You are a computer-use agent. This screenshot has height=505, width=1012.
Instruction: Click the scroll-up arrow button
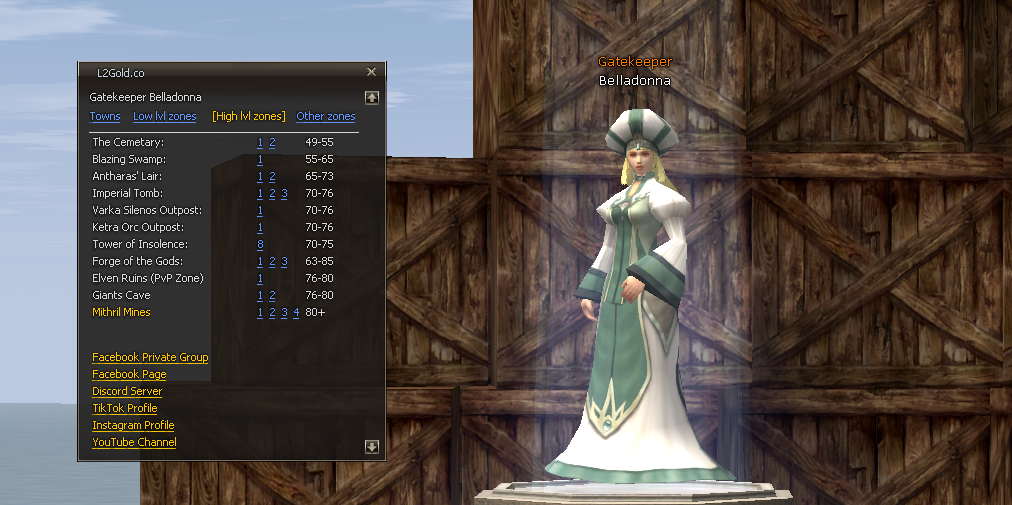coord(372,98)
